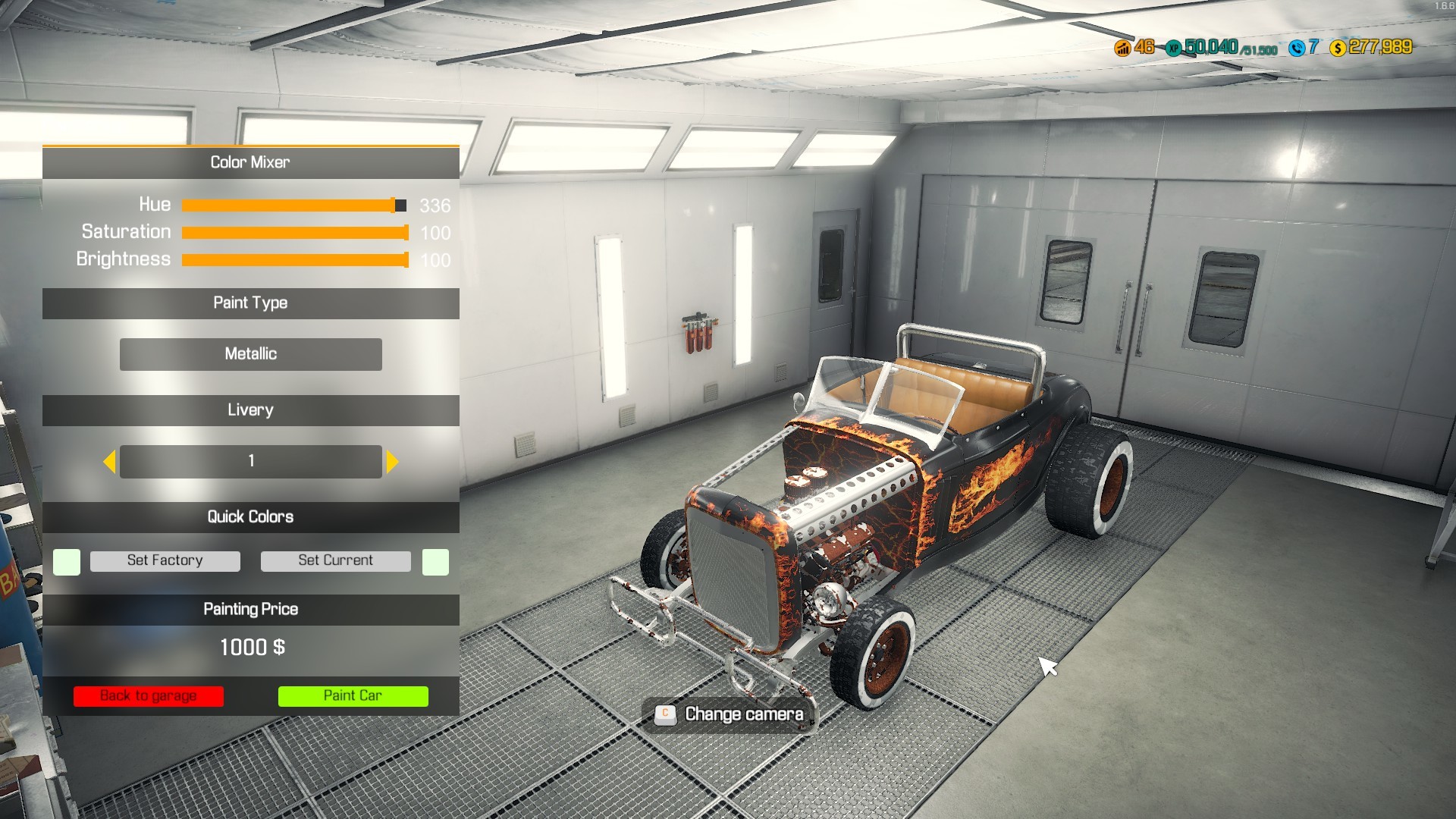Click the blue phone icon showing 7
Image resolution: width=1456 pixels, height=819 pixels.
coord(1298,49)
